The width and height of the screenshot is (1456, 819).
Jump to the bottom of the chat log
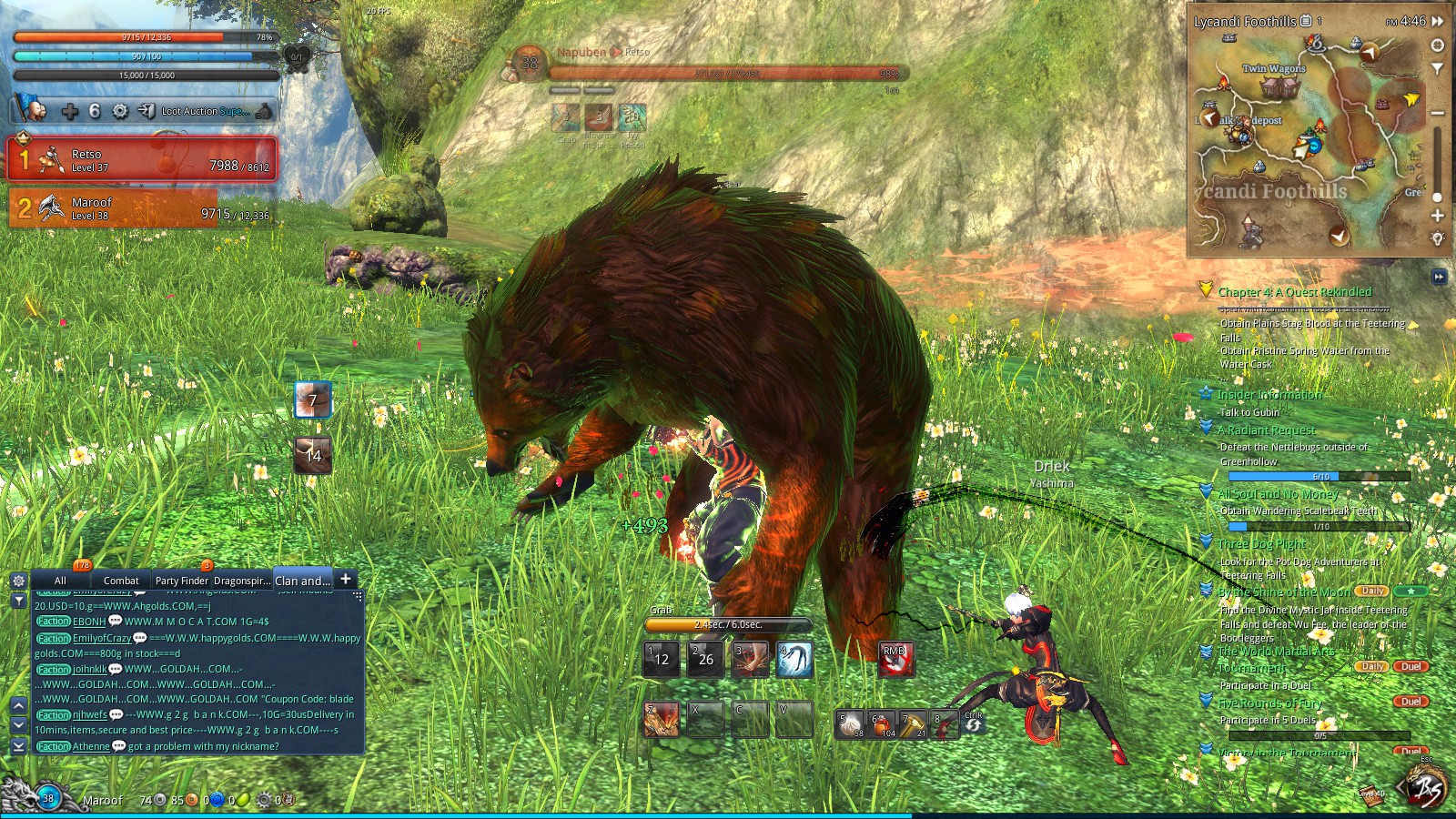click(18, 745)
